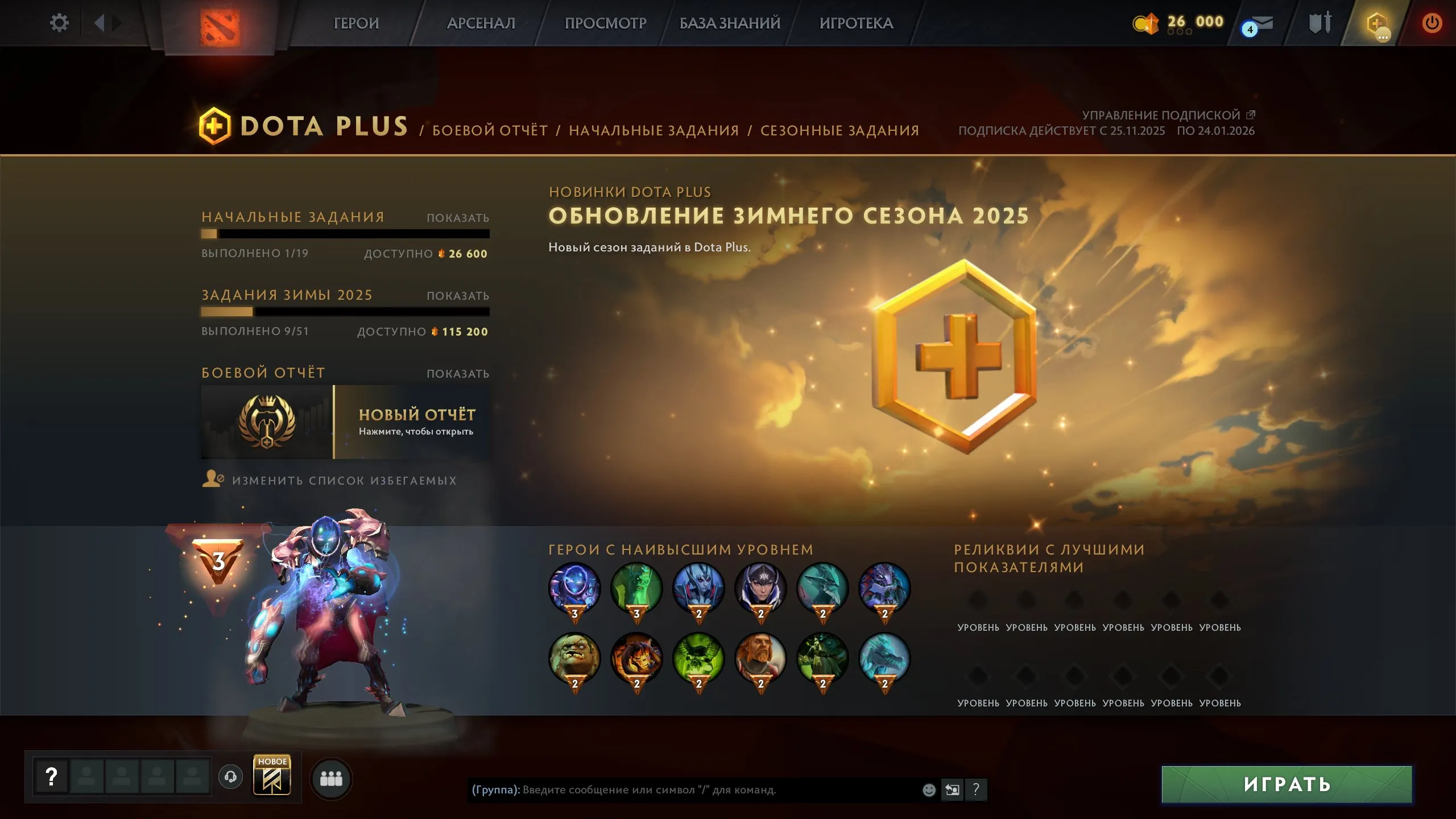
Task: Open the Dota 2 logo home button
Action: [x=225, y=24]
